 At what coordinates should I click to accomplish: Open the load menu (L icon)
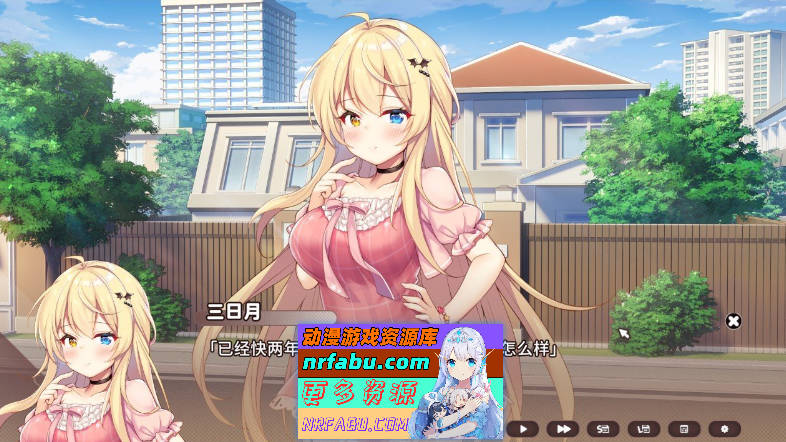tap(643, 429)
